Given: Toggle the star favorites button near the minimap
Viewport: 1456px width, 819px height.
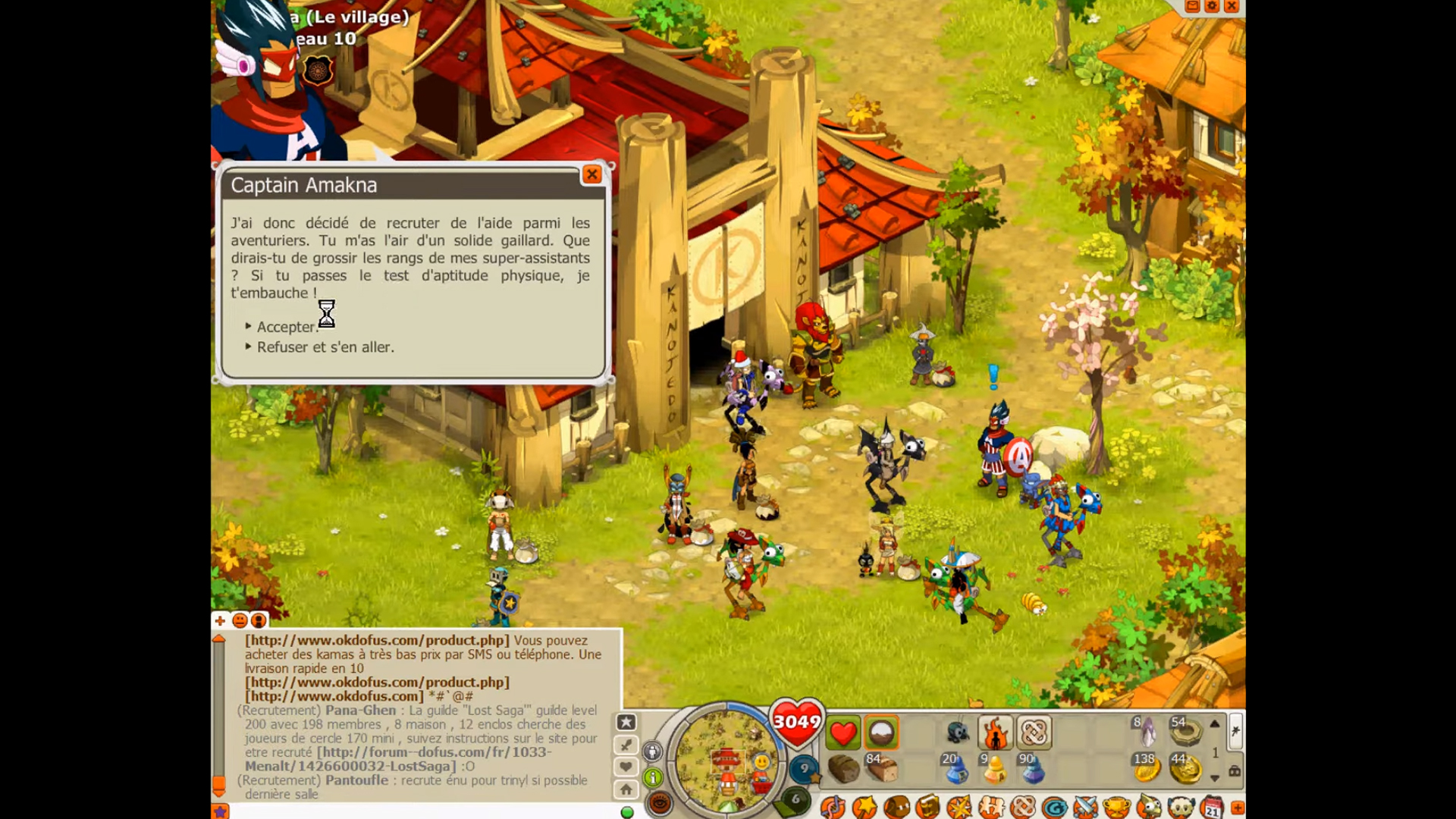Looking at the screenshot, I should (626, 721).
